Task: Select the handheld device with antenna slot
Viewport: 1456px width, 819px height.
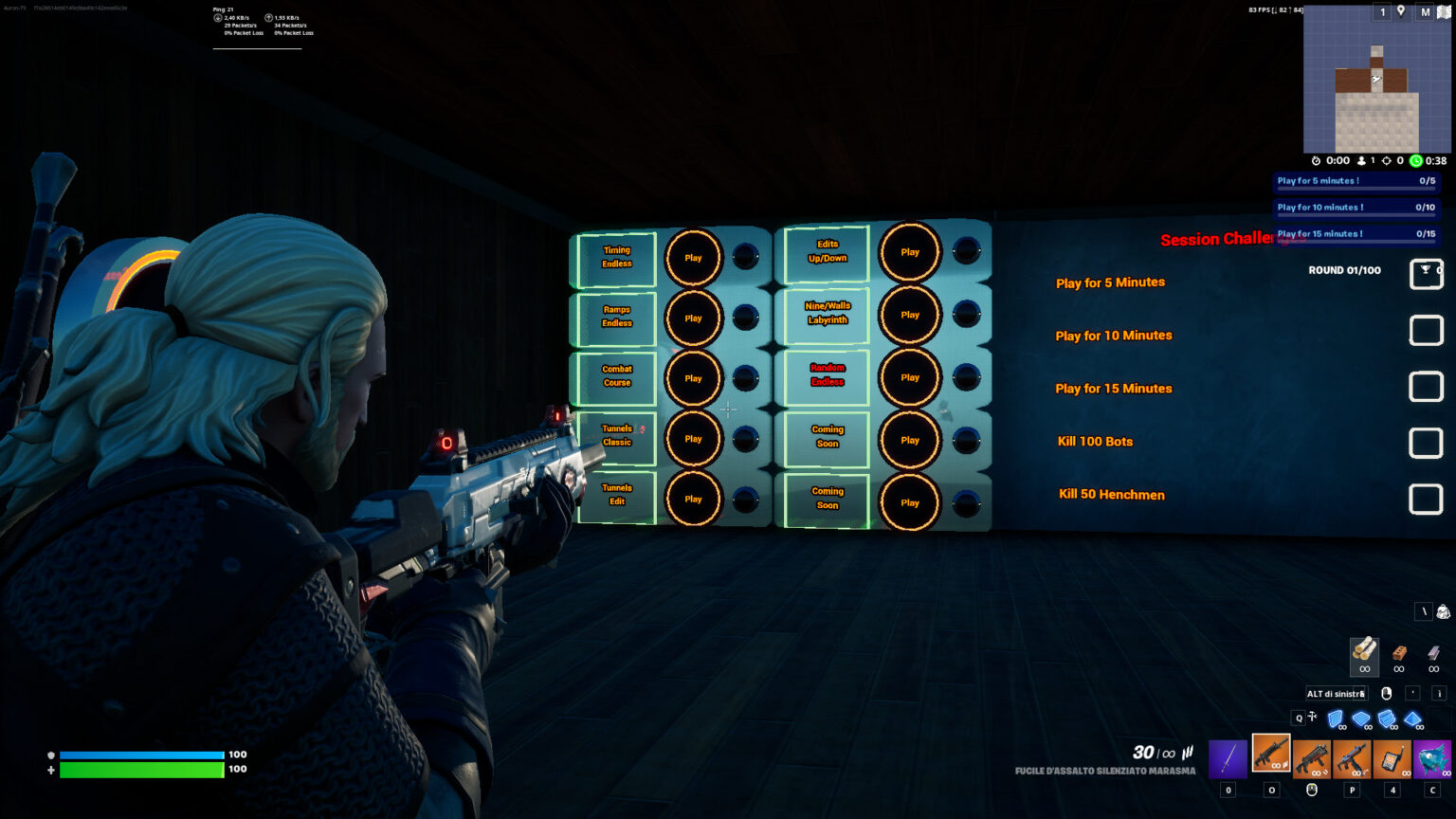Action: (x=1392, y=758)
